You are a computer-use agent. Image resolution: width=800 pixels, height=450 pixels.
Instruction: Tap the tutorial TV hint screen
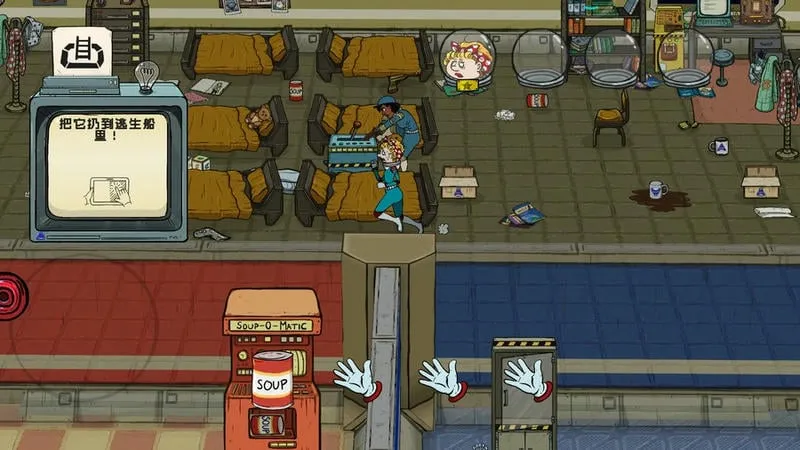coord(106,163)
